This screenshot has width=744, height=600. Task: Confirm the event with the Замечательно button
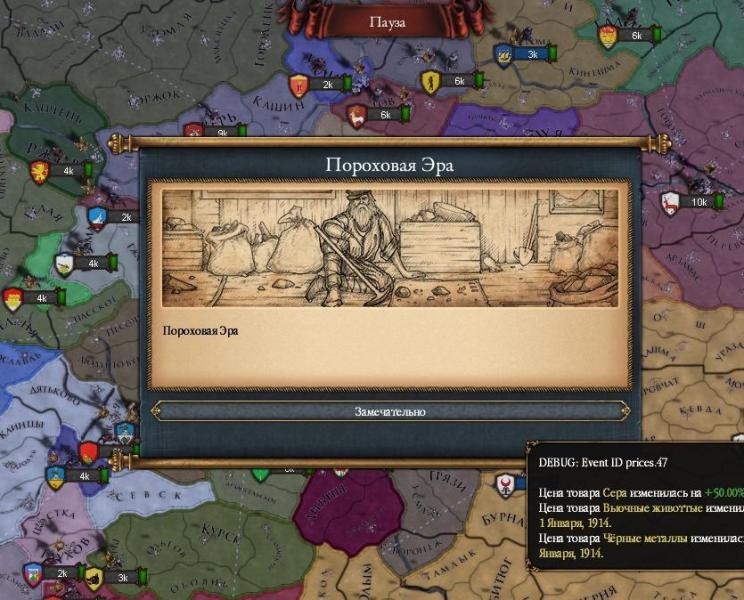390,411
